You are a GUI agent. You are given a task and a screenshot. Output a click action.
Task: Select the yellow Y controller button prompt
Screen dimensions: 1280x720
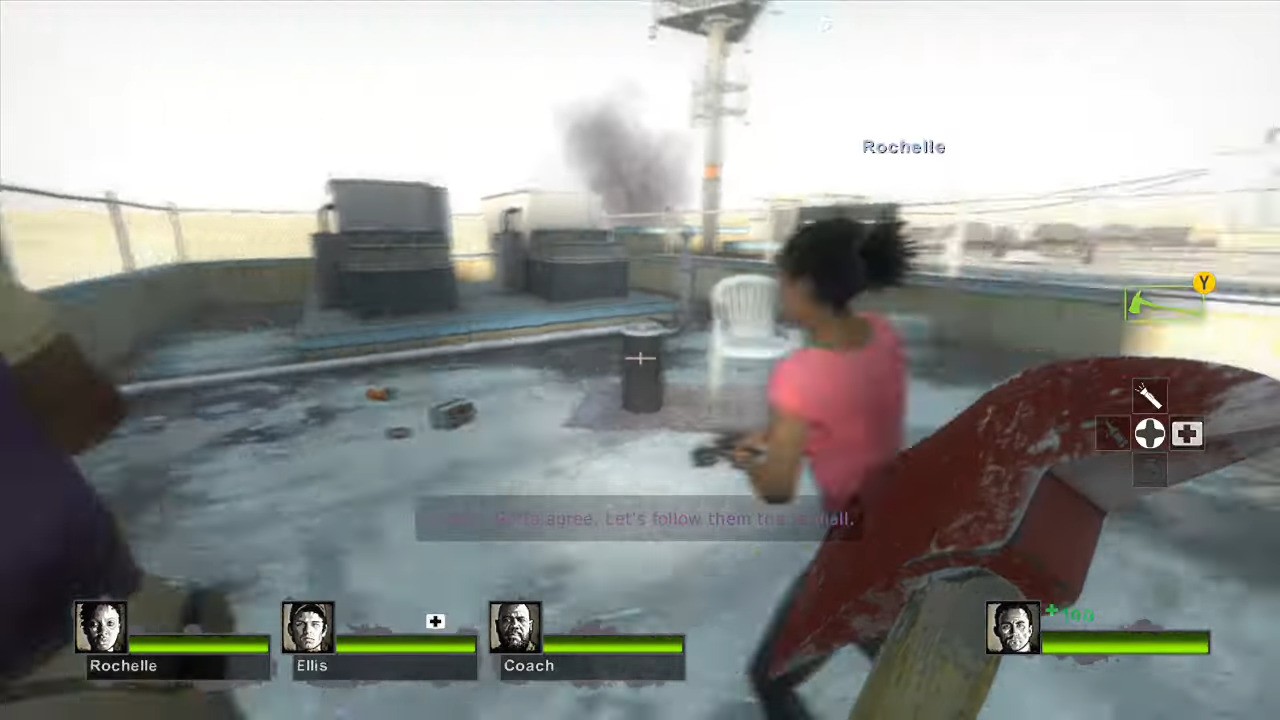tap(1204, 284)
